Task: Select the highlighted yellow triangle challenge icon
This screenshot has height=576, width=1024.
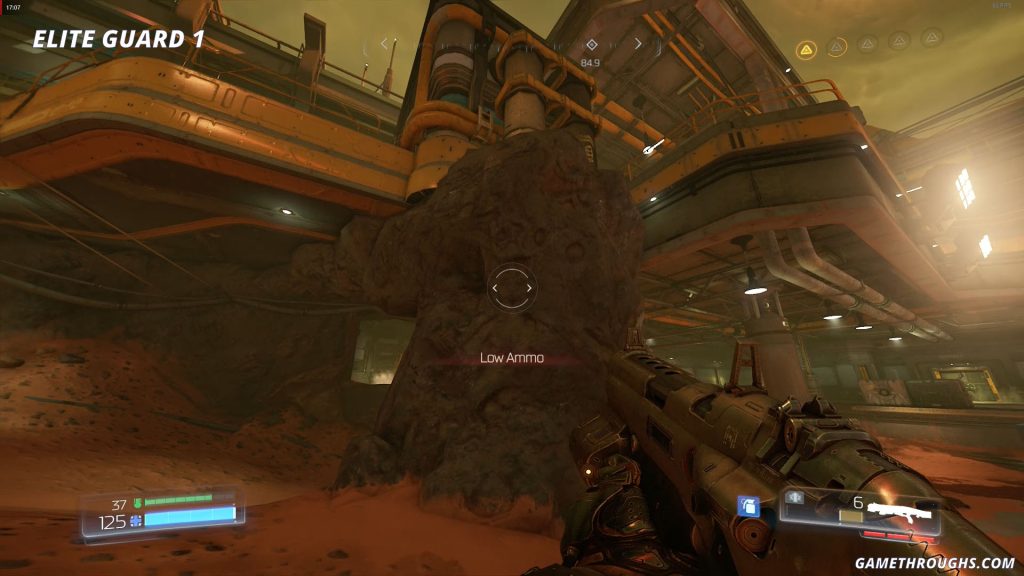Action: [x=805, y=47]
